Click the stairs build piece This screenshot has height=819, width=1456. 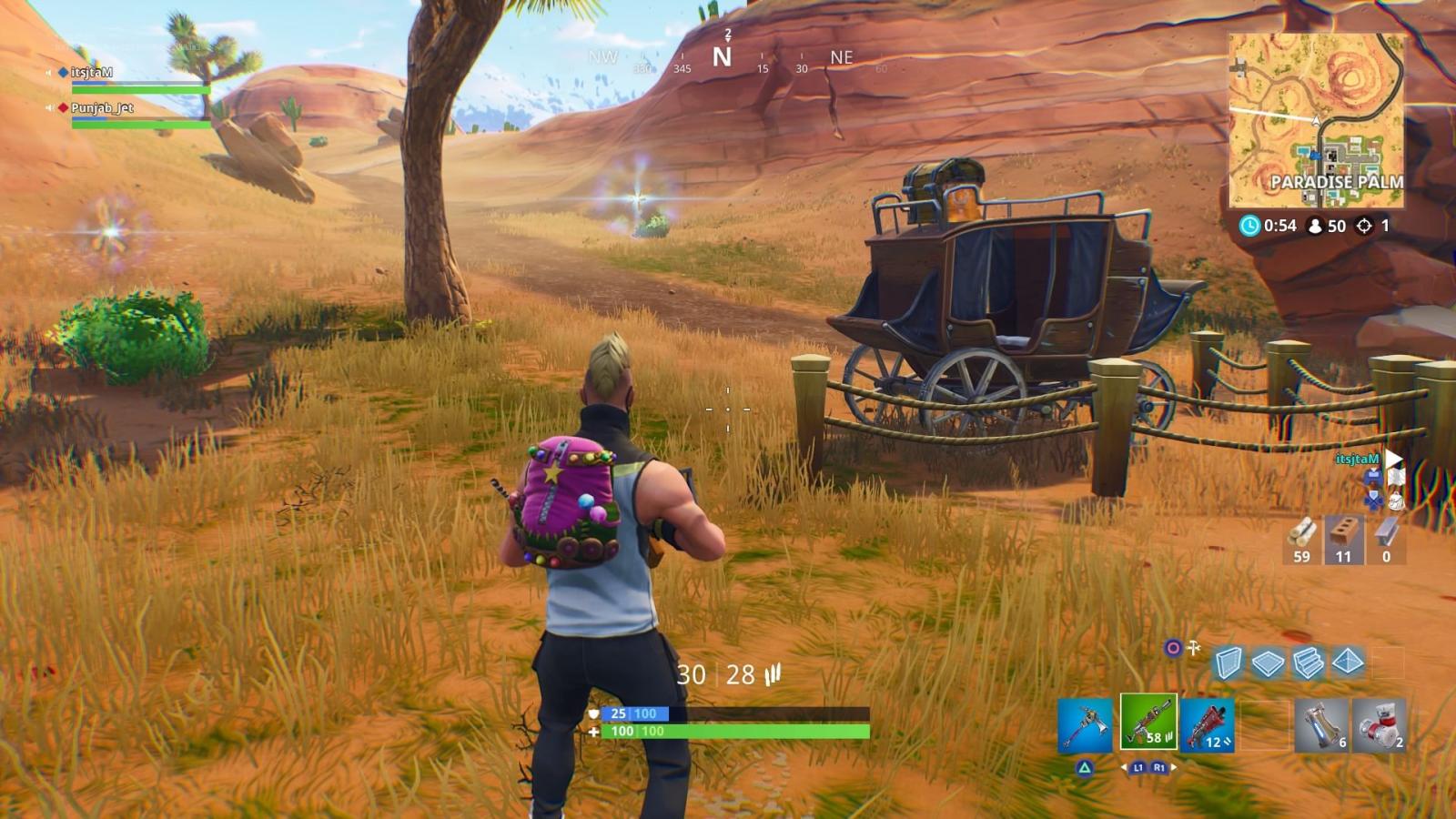pos(1308,663)
